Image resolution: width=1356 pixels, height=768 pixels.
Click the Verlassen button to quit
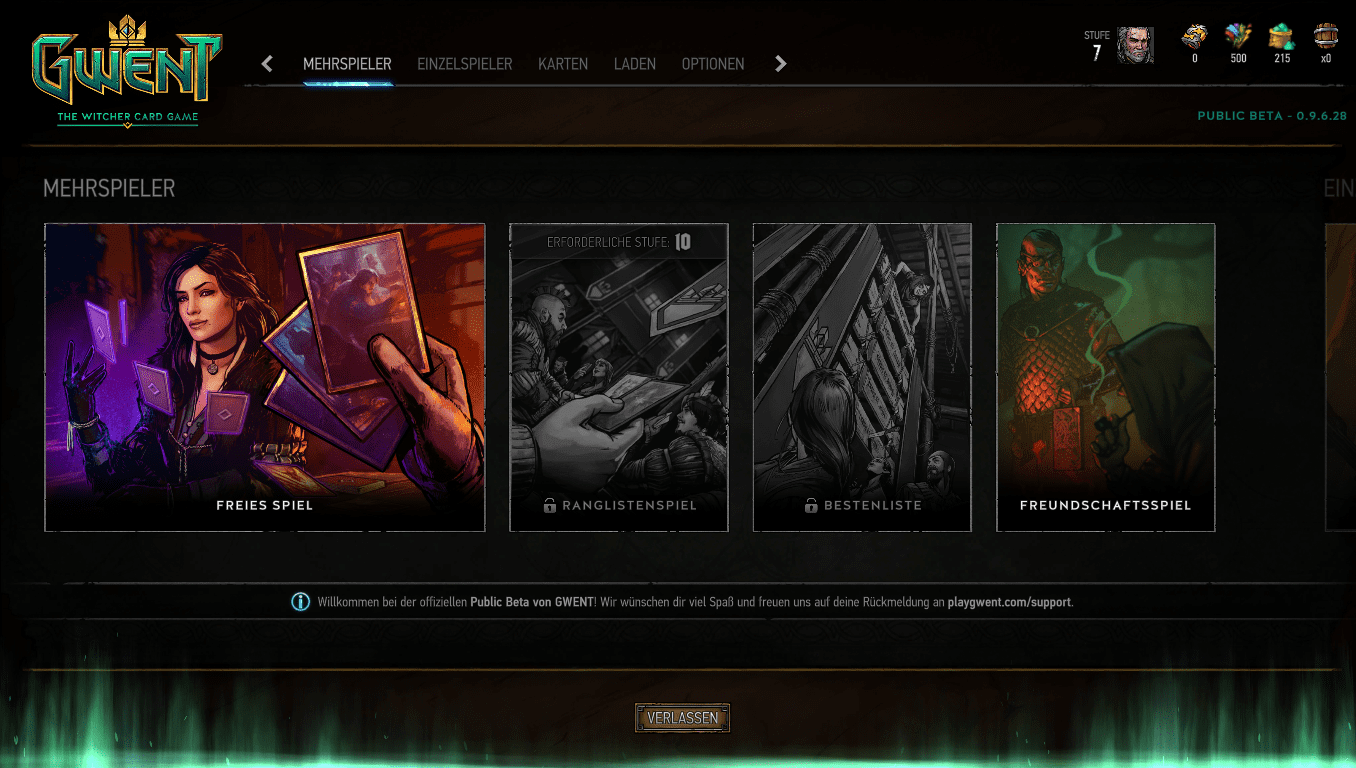[682, 718]
